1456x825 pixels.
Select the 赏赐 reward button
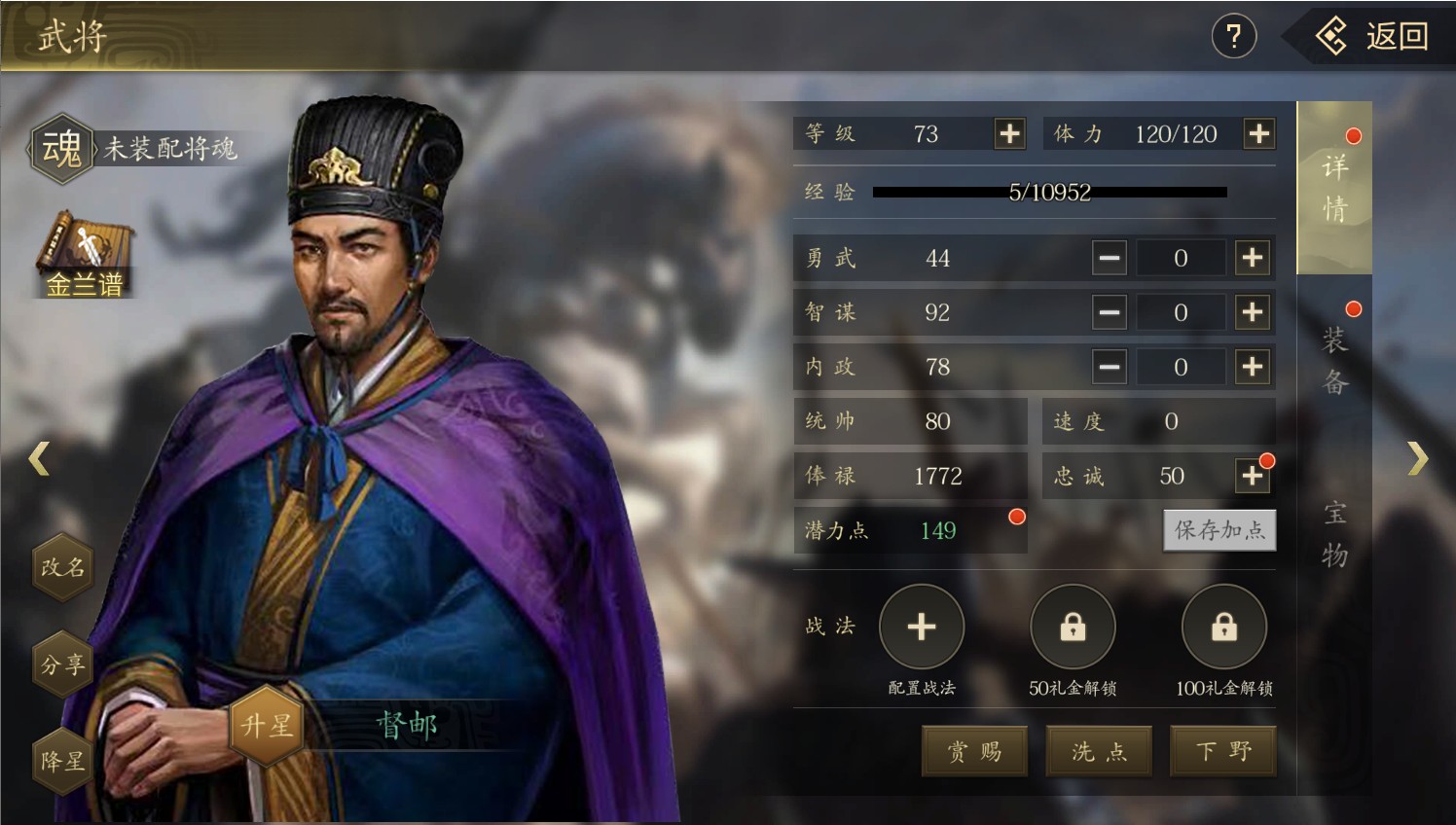(x=974, y=751)
